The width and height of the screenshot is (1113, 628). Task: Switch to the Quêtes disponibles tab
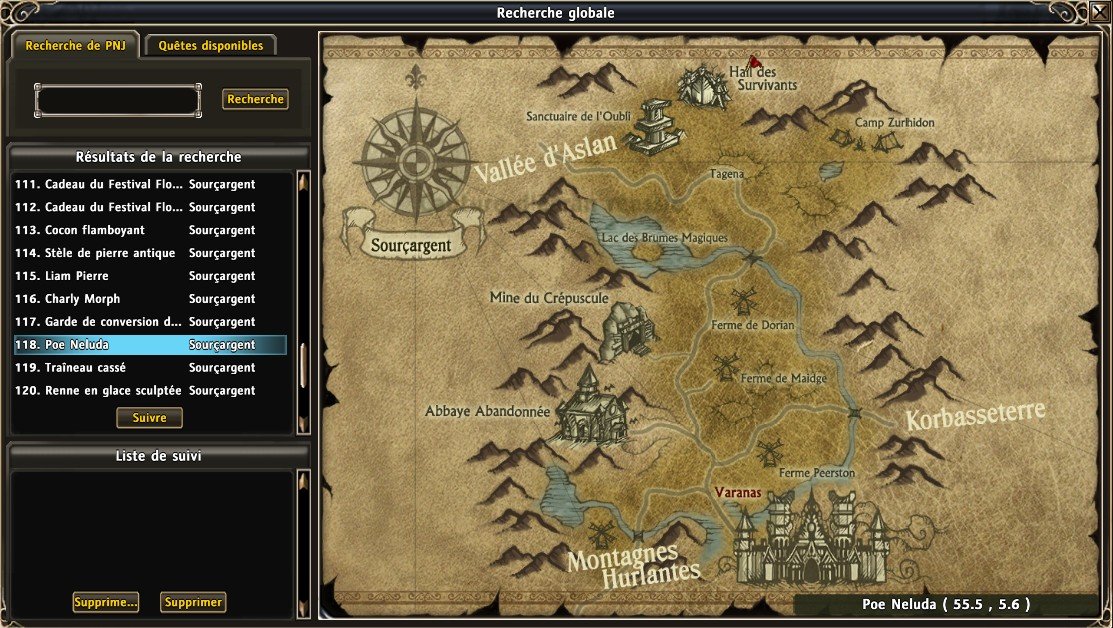210,46
